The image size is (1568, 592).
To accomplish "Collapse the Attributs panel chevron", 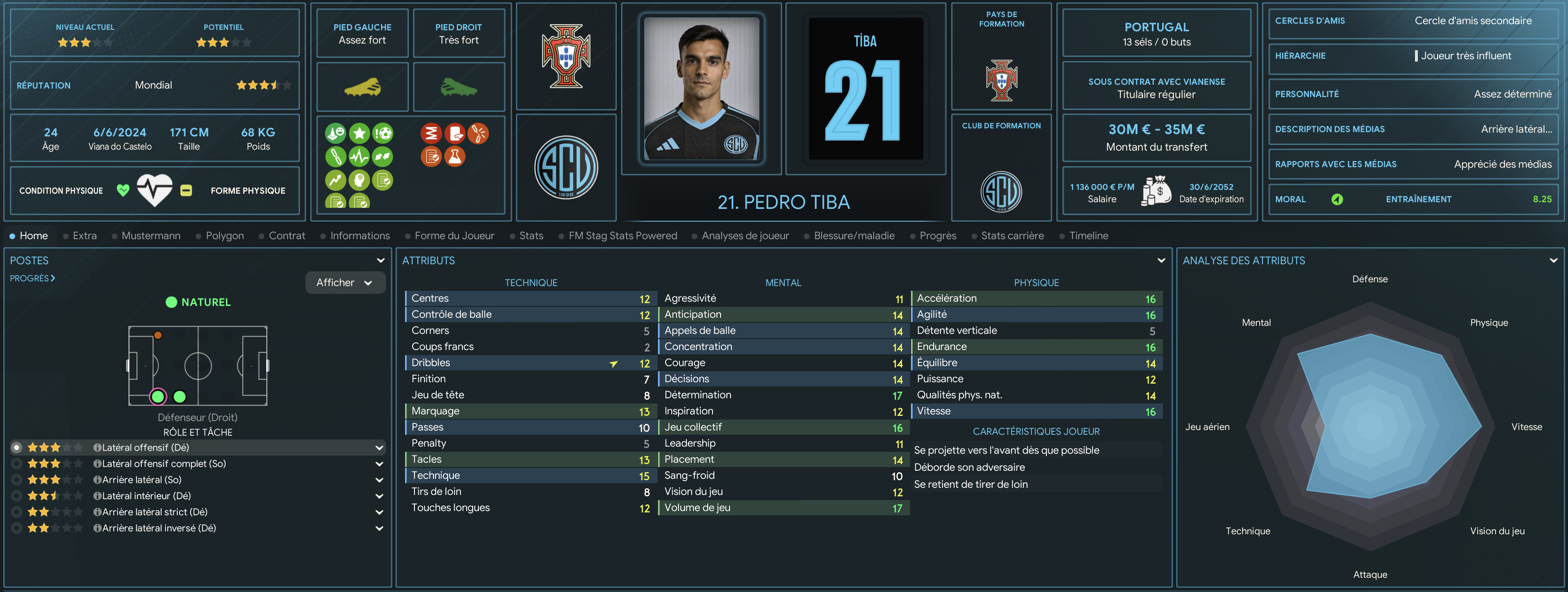I will click(x=1161, y=260).
